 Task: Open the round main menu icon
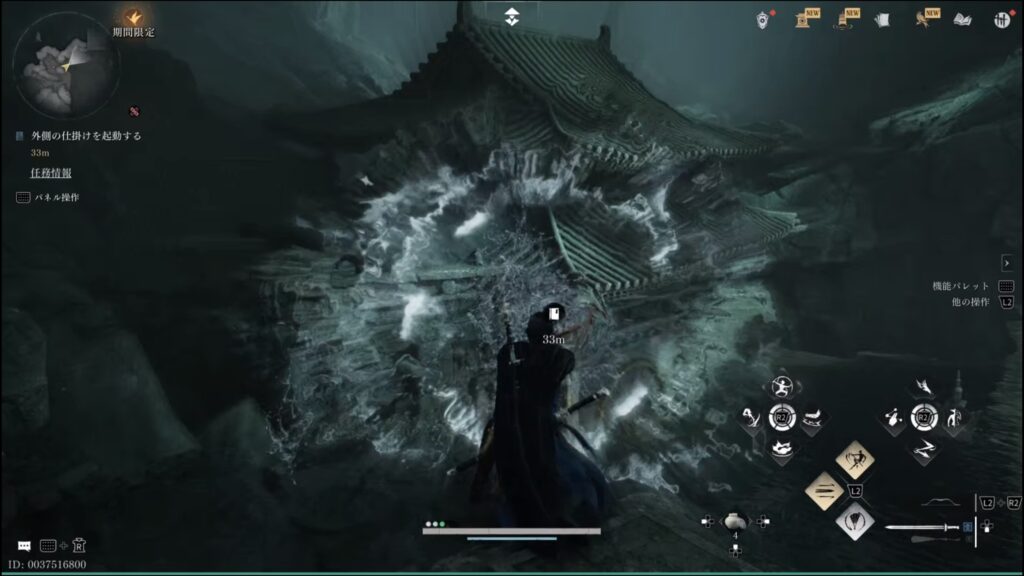coord(1002,19)
